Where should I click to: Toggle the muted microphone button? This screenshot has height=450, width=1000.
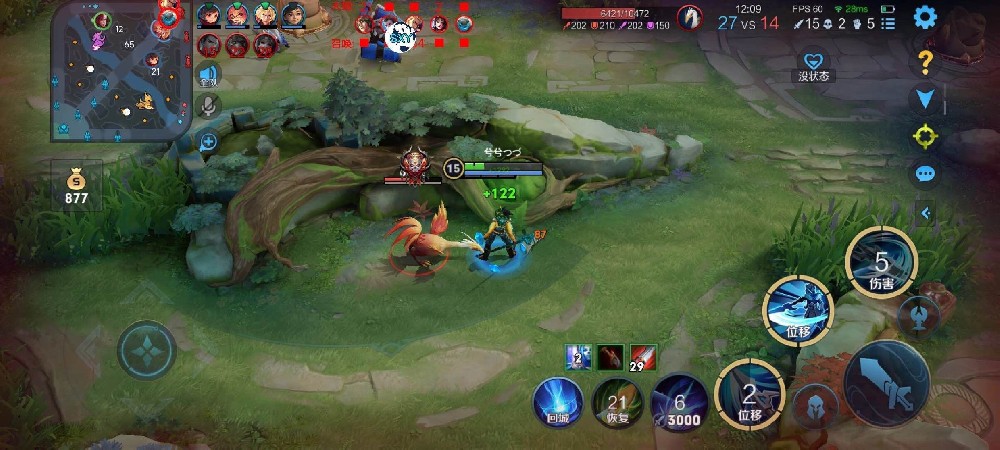208,105
